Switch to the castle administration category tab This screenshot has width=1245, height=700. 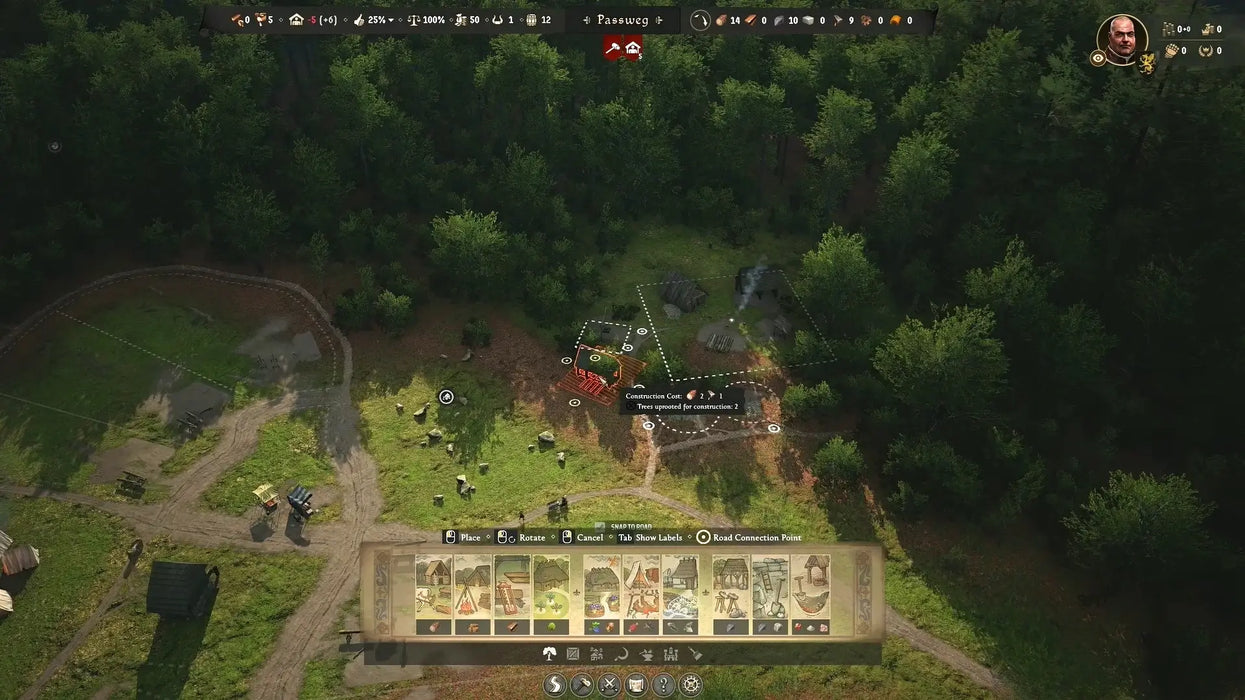670,654
